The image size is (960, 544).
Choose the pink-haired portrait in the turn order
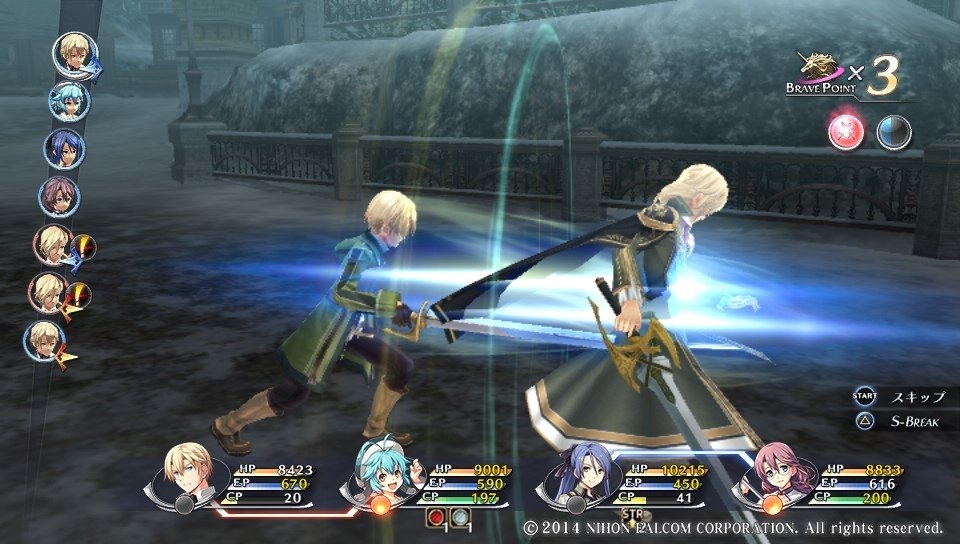coord(58,196)
